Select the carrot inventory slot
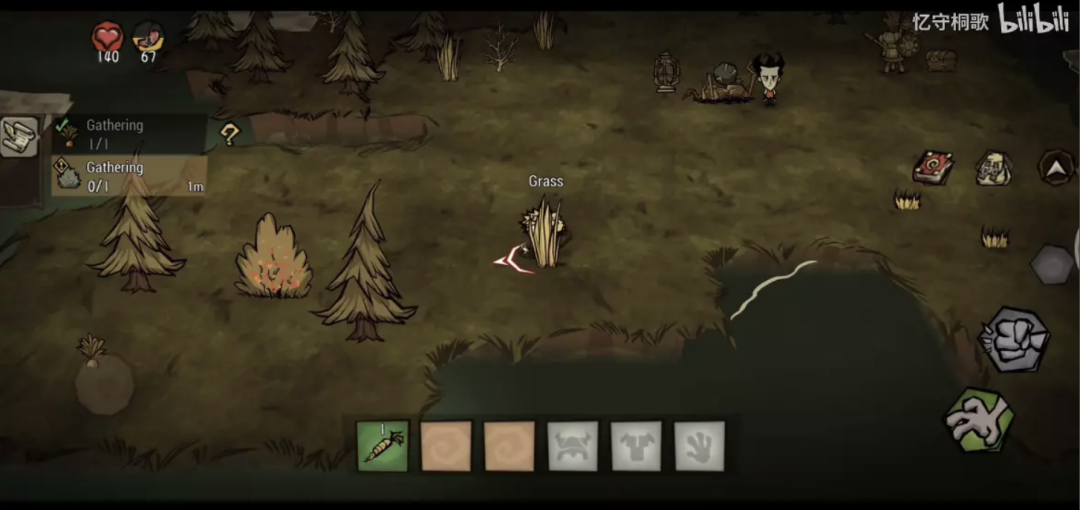The image size is (1080, 510). (x=383, y=446)
